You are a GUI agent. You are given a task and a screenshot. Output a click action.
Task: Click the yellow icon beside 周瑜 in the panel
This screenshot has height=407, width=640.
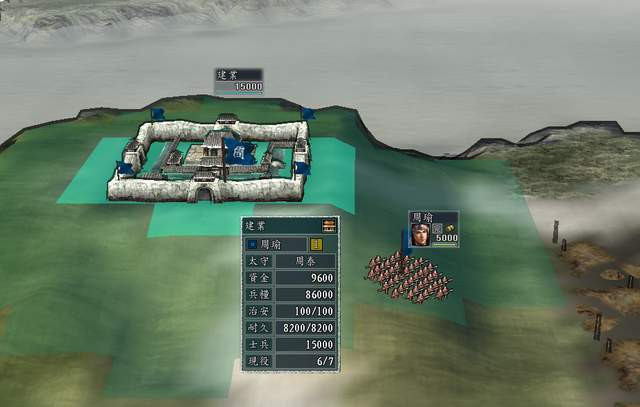point(317,244)
